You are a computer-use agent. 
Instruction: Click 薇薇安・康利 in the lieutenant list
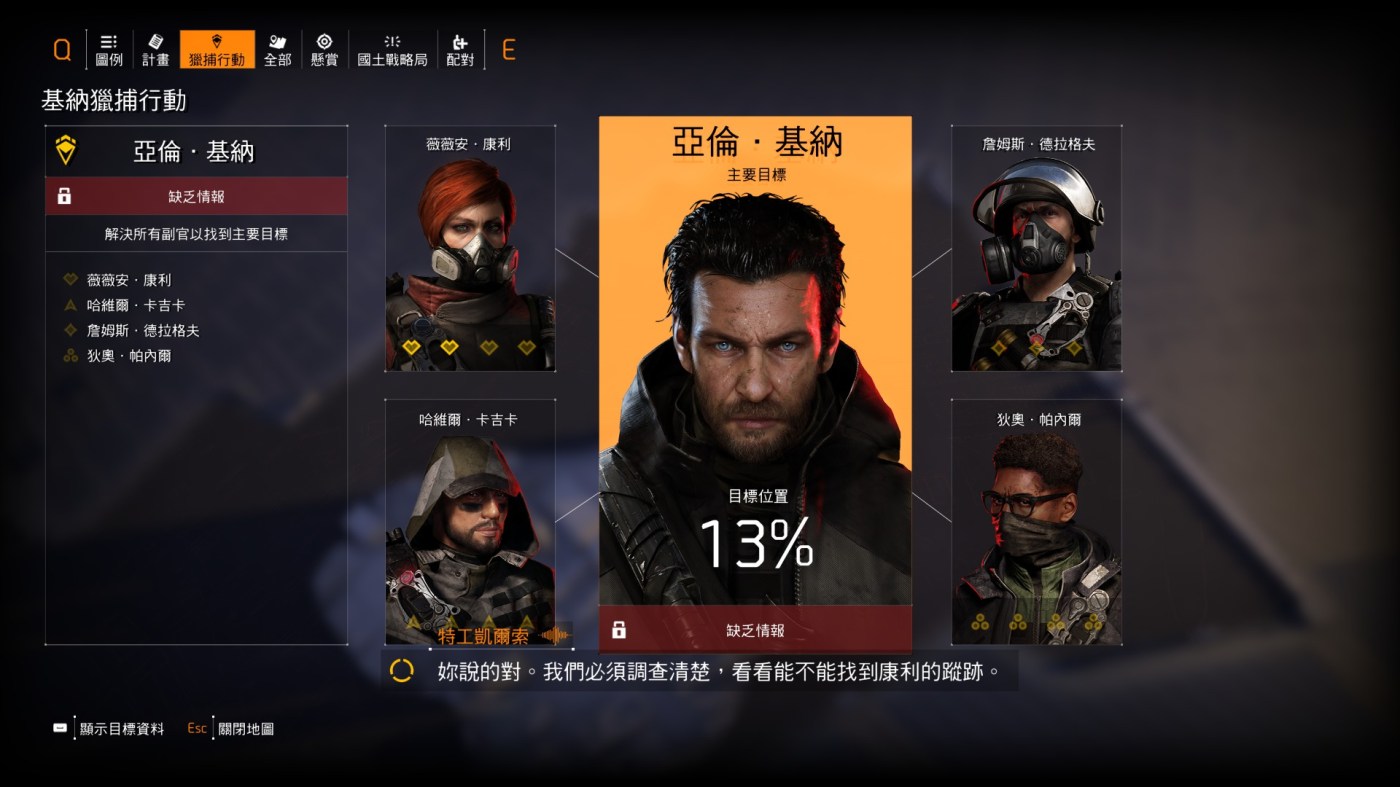(129, 280)
